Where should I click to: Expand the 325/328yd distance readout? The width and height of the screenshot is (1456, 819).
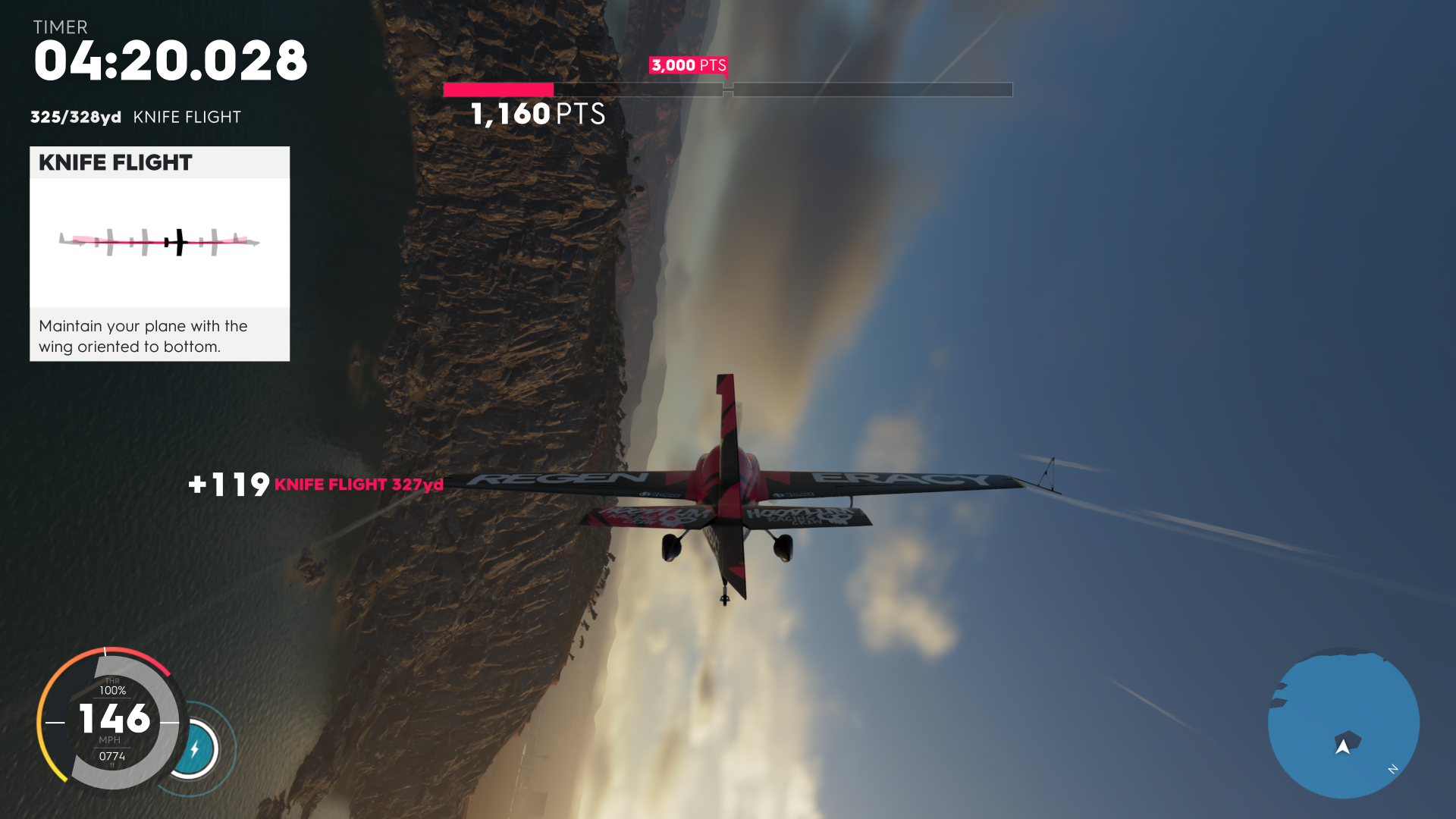point(75,118)
